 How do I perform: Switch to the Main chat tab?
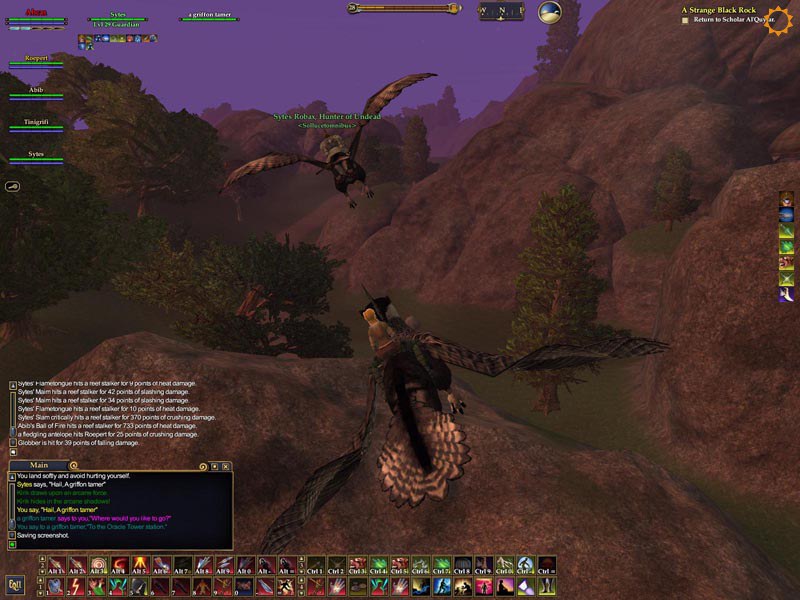pyautogui.click(x=39, y=465)
